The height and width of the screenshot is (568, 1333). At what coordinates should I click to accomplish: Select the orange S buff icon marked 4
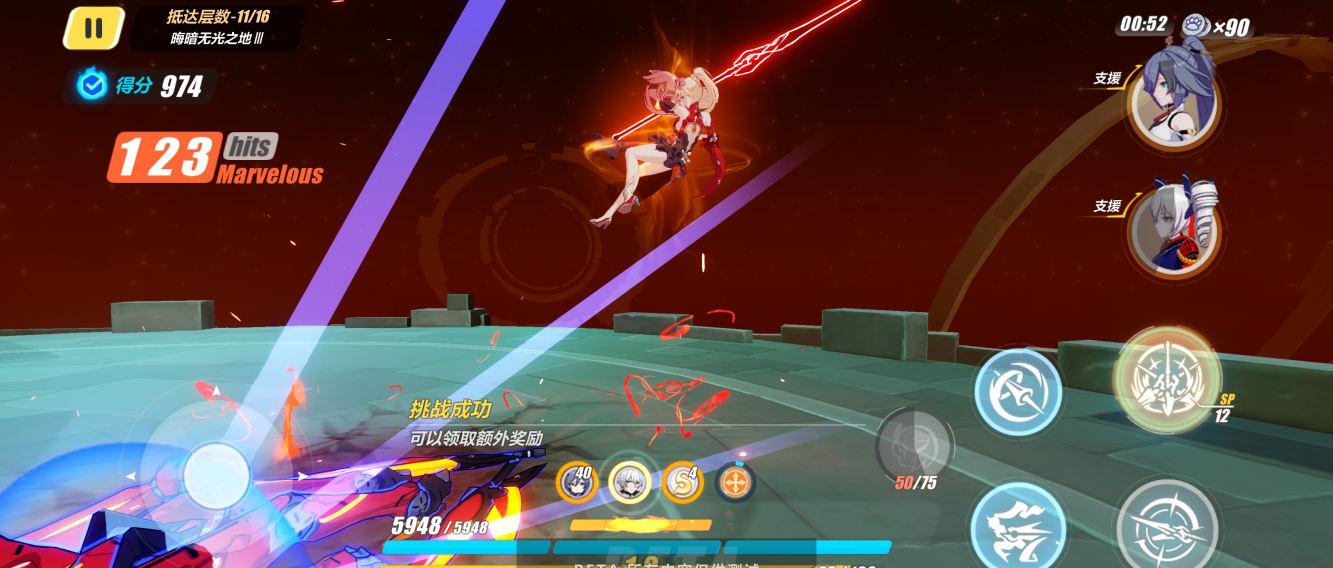[x=682, y=483]
